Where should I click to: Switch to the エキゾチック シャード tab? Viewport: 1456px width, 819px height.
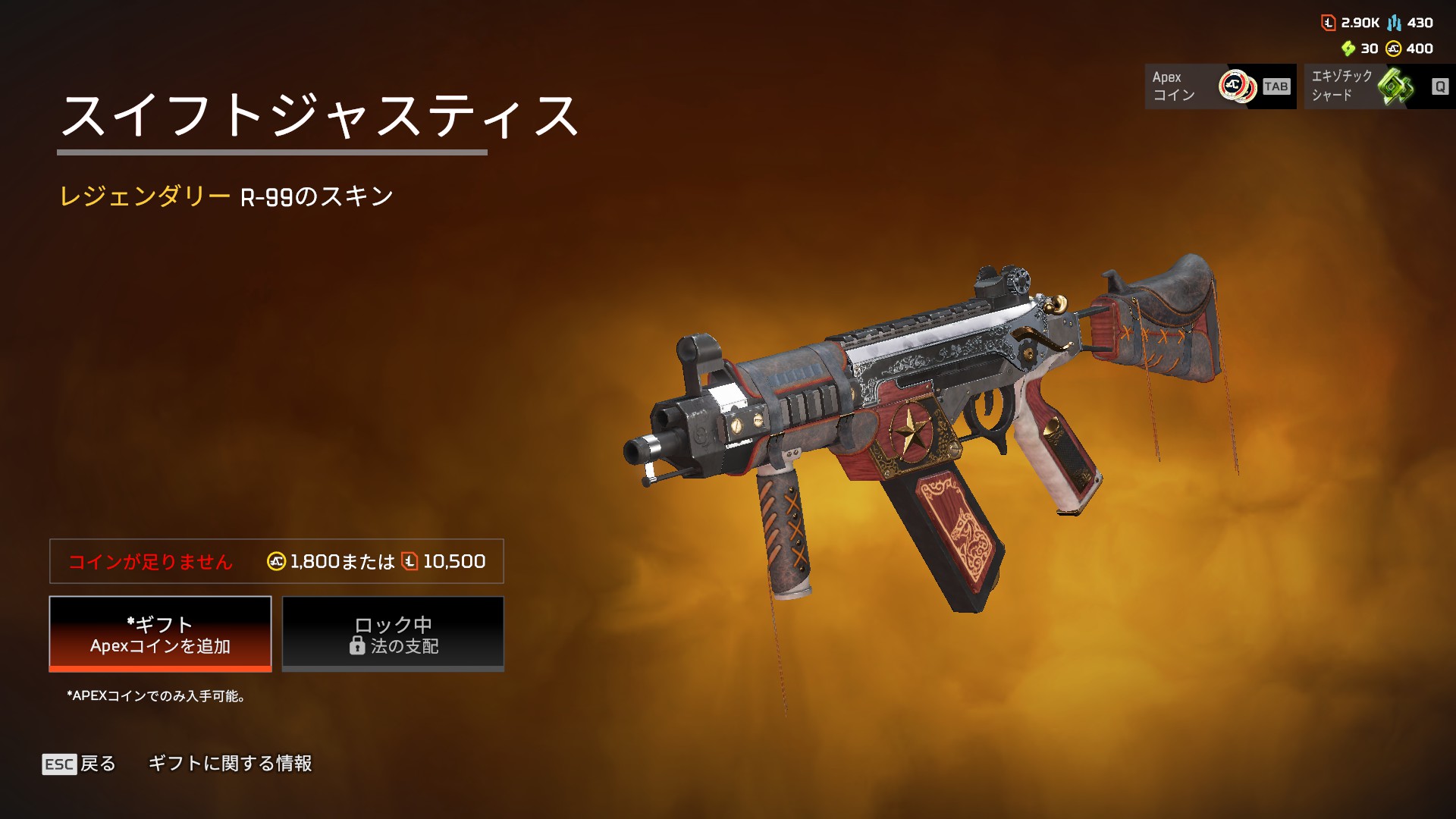(x=1378, y=86)
